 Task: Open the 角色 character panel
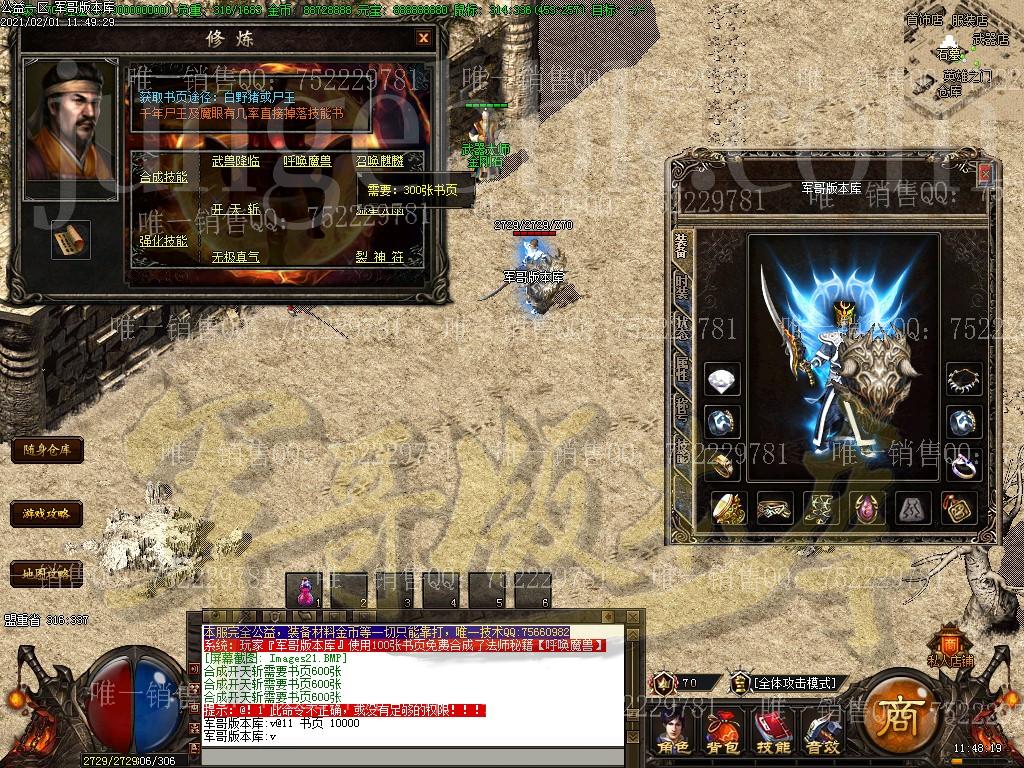click(x=673, y=733)
